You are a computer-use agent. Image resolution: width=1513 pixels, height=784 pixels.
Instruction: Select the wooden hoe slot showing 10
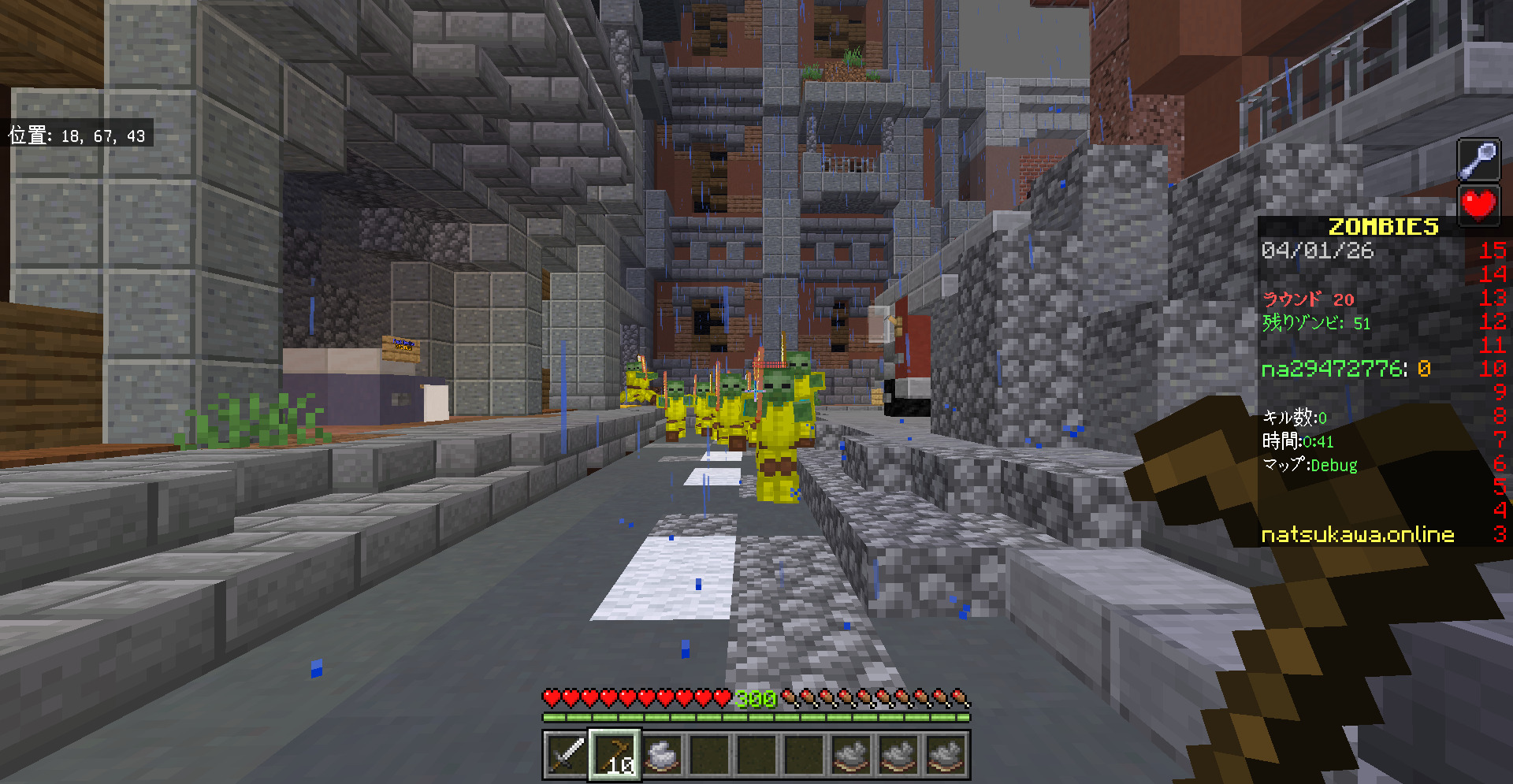(615, 755)
